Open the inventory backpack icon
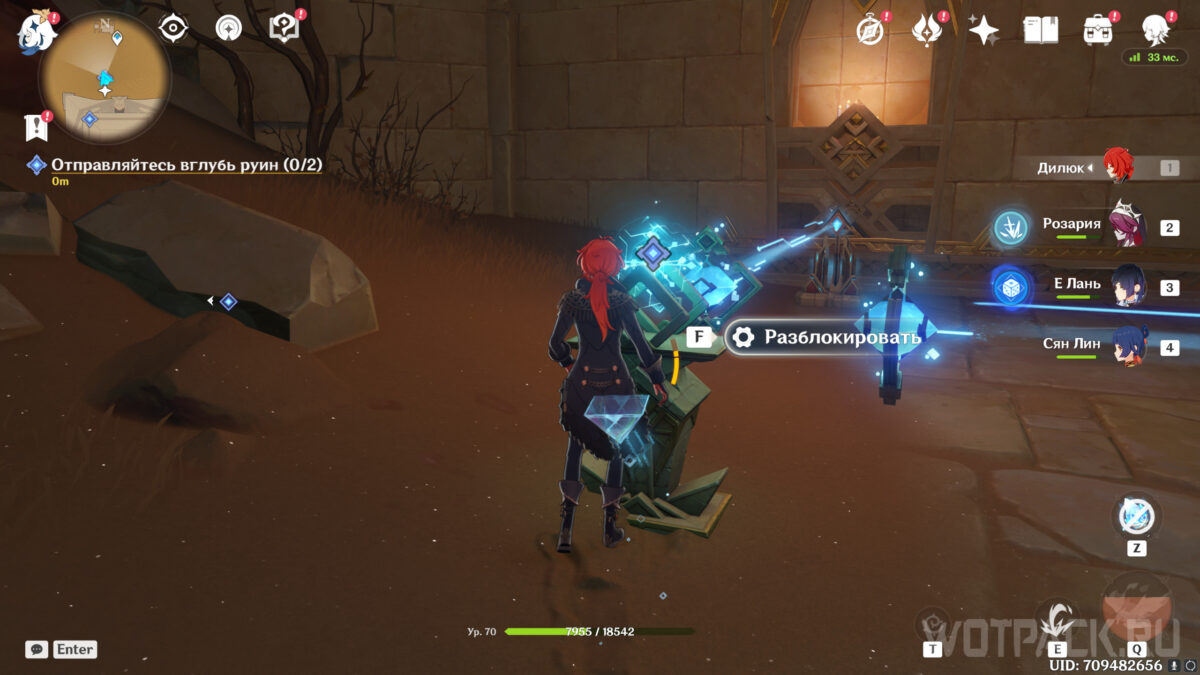This screenshot has height=675, width=1200. coord(1098,30)
